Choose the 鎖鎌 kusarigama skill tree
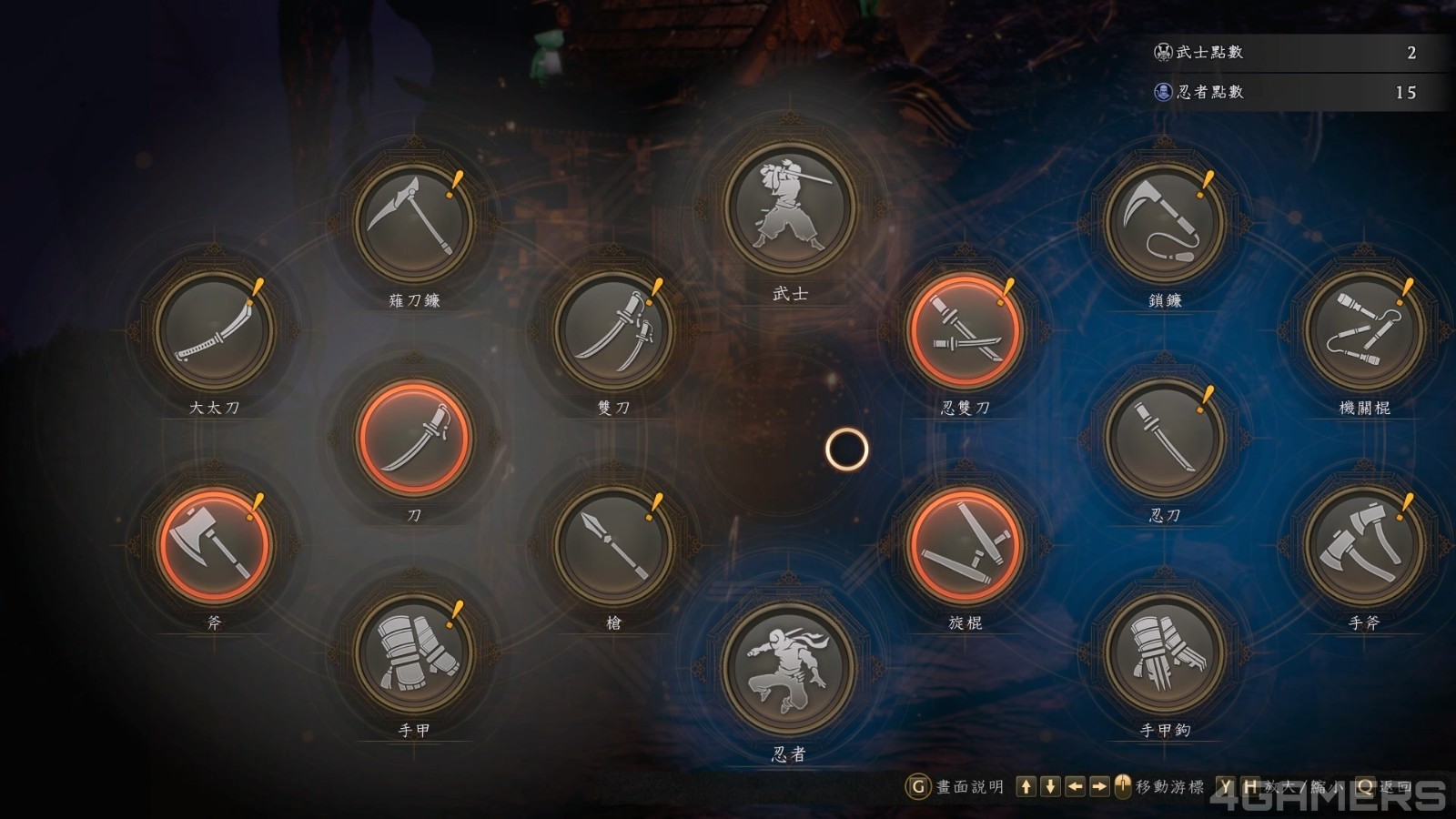This screenshot has width=1456, height=819. click(1165, 221)
